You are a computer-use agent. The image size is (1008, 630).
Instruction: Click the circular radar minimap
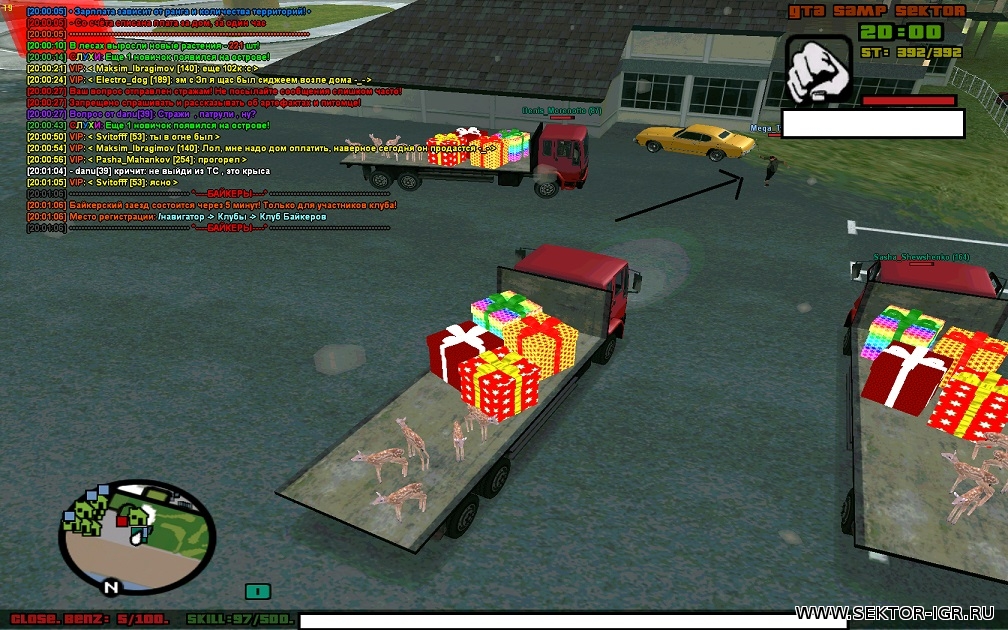[137, 536]
